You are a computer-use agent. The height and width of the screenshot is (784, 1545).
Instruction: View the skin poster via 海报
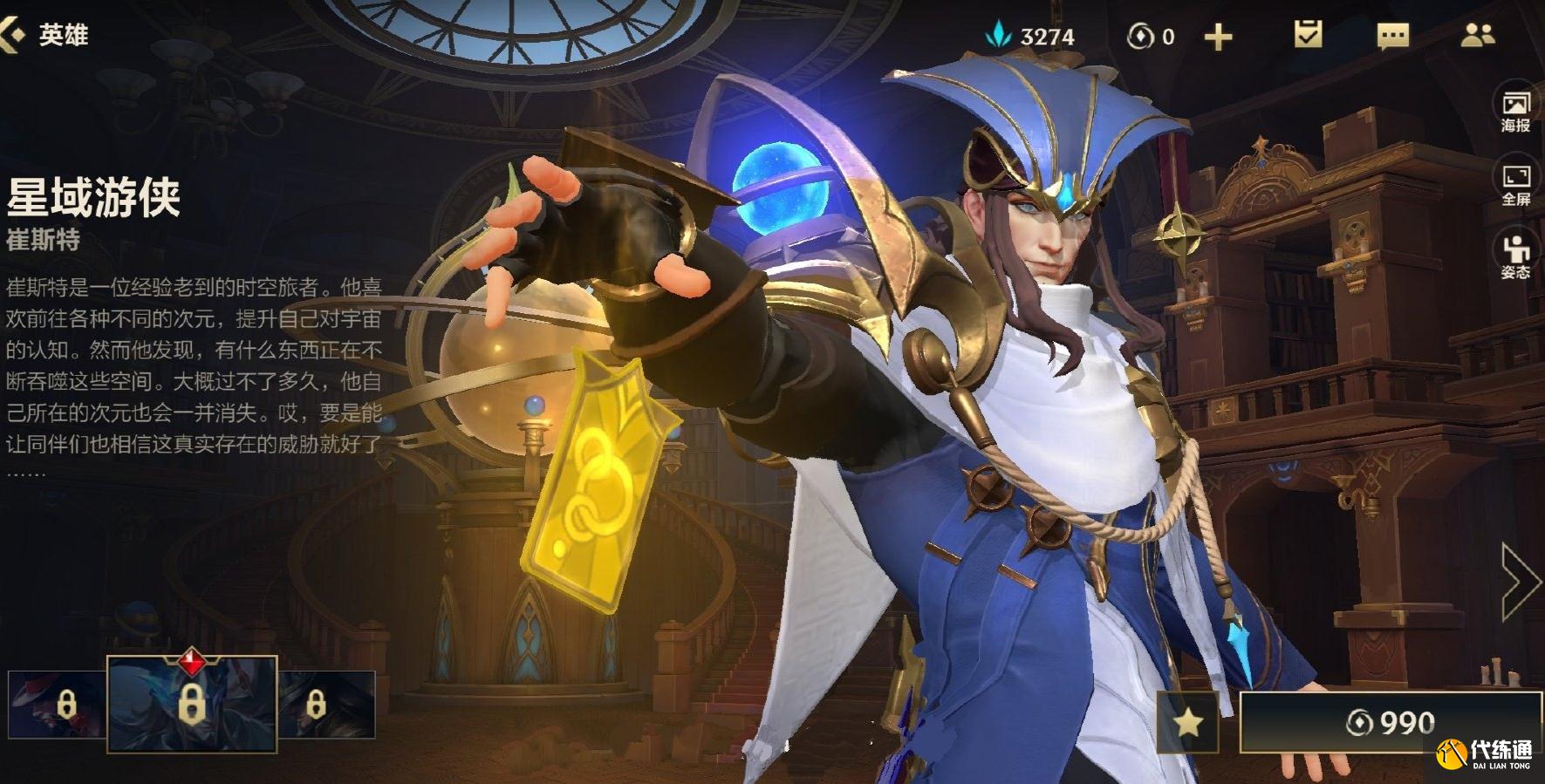coord(1516,111)
